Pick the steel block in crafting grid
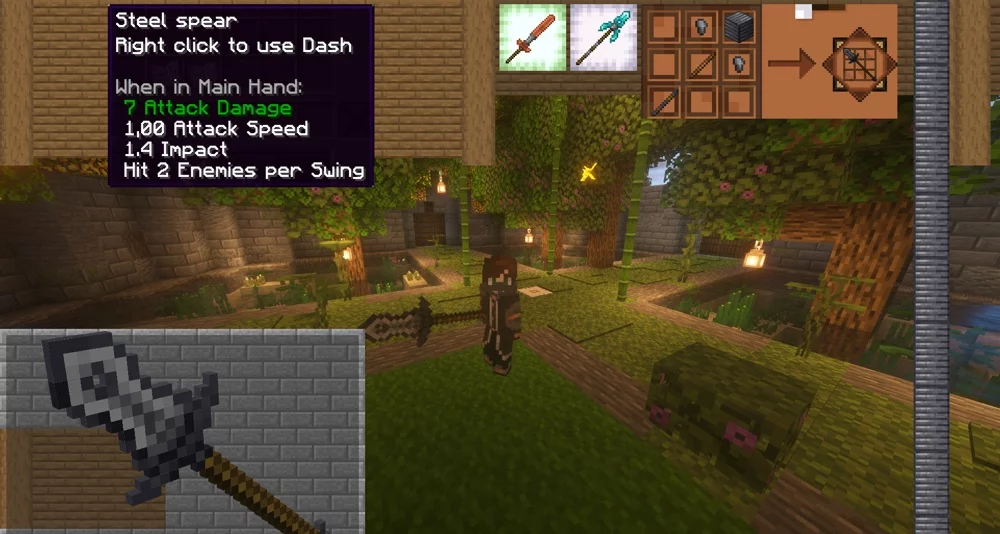The image size is (1000, 534). (x=737, y=26)
